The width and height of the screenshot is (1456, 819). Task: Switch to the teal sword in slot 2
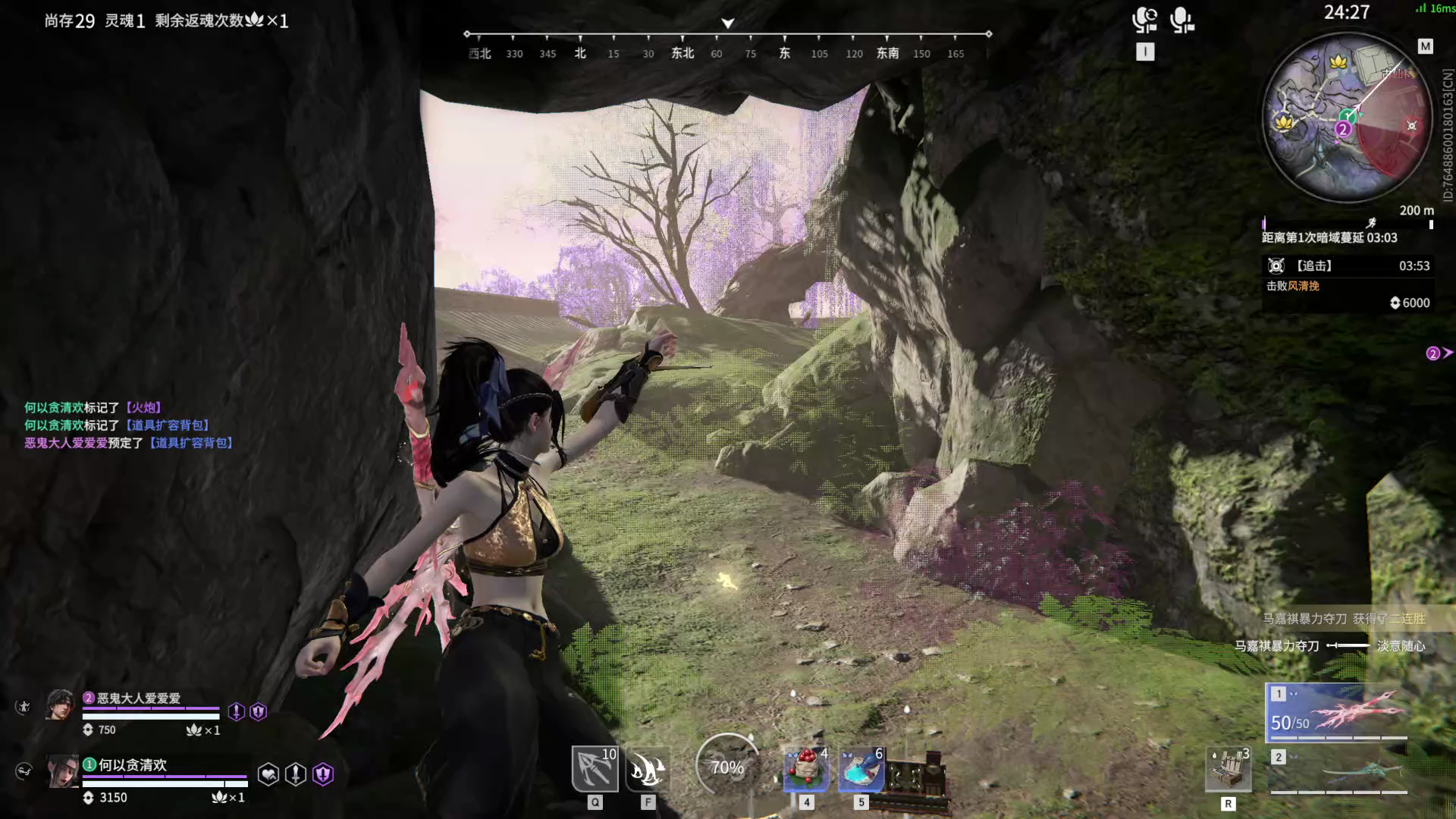click(1338, 771)
